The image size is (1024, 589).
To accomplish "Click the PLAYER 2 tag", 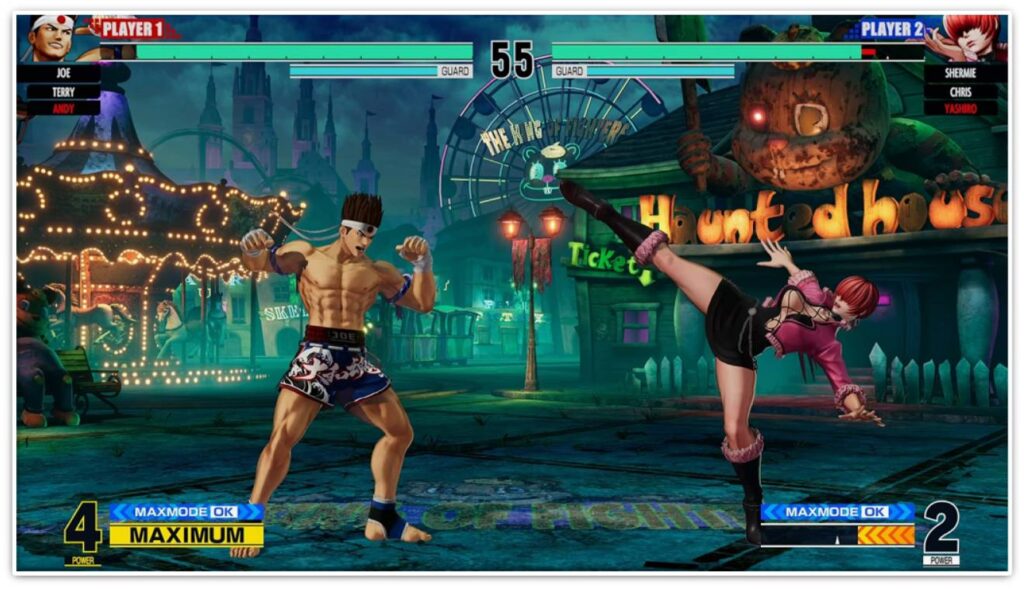I will pyautogui.click(x=890, y=29).
